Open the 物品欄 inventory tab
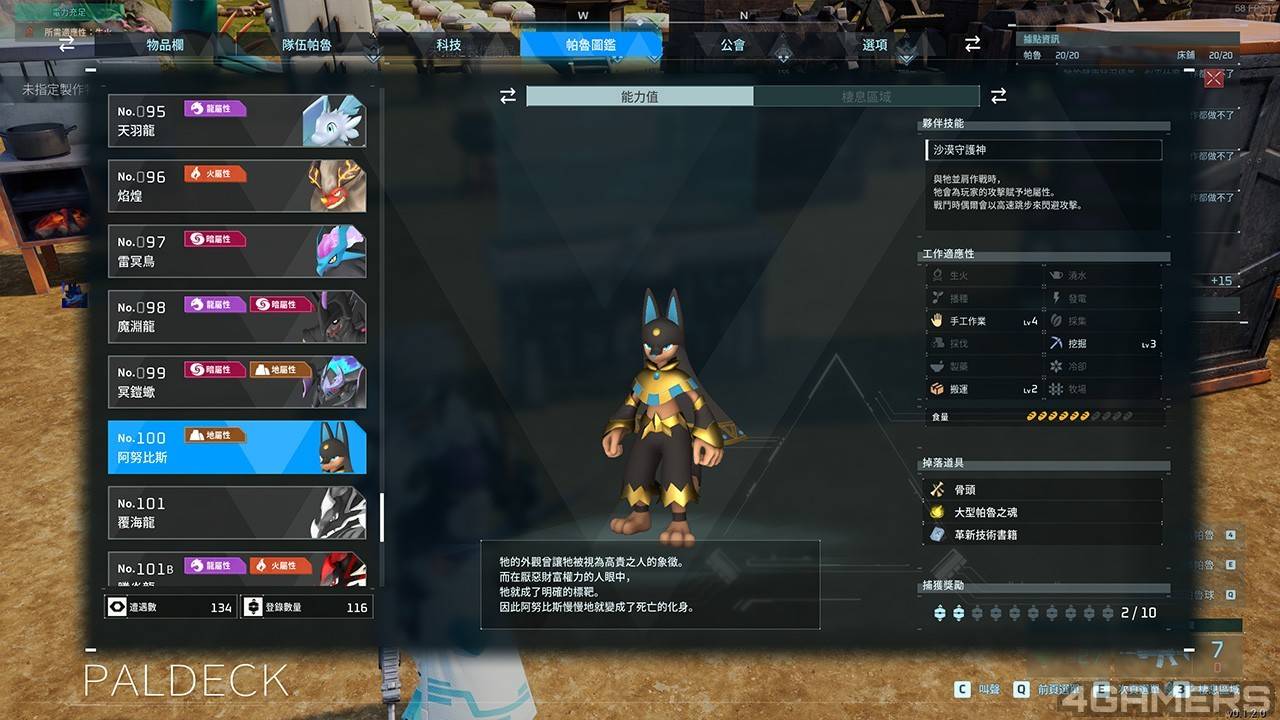The width and height of the screenshot is (1280, 720). 164,45
